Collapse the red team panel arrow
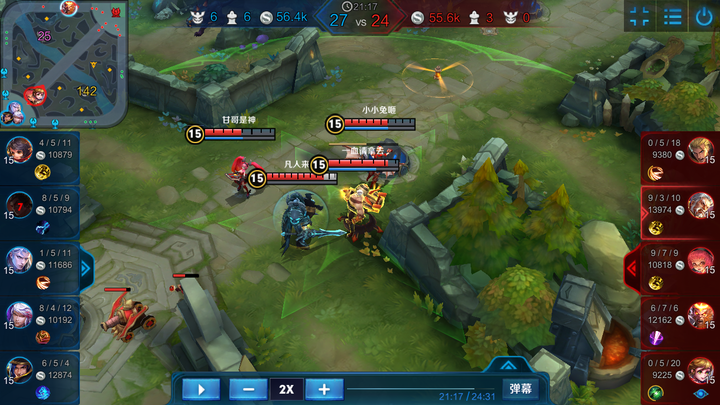This screenshot has width=720, height=405. (631, 267)
